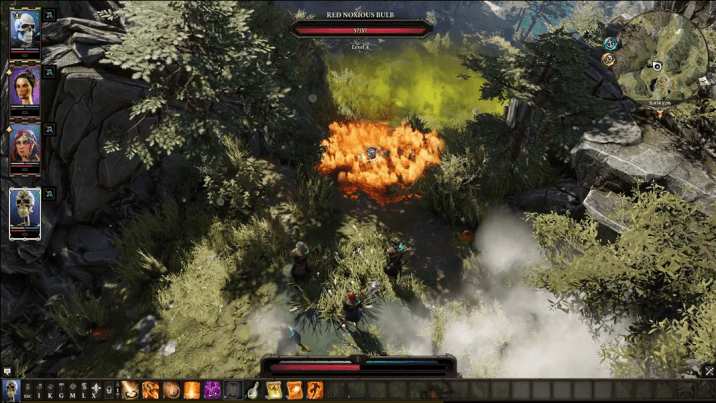Image resolution: width=716 pixels, height=403 pixels.
Task: Select the bottom skull character portrait
Action: pyautogui.click(x=25, y=211)
